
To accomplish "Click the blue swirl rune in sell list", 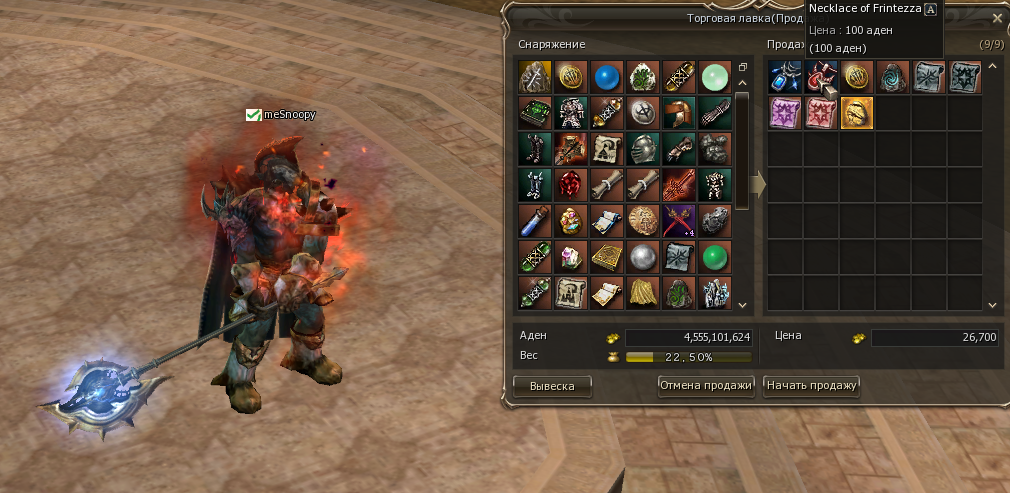I will tap(892, 77).
